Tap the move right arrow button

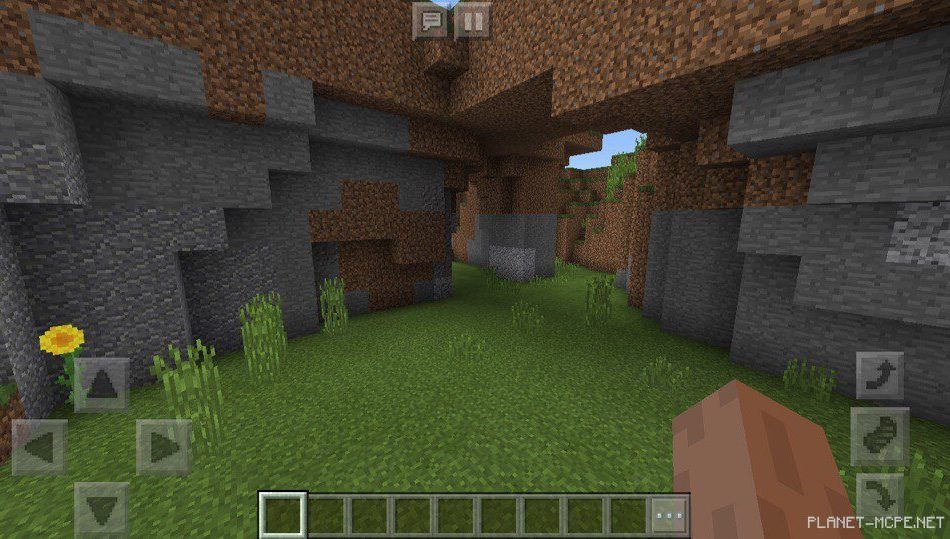pyautogui.click(x=163, y=447)
